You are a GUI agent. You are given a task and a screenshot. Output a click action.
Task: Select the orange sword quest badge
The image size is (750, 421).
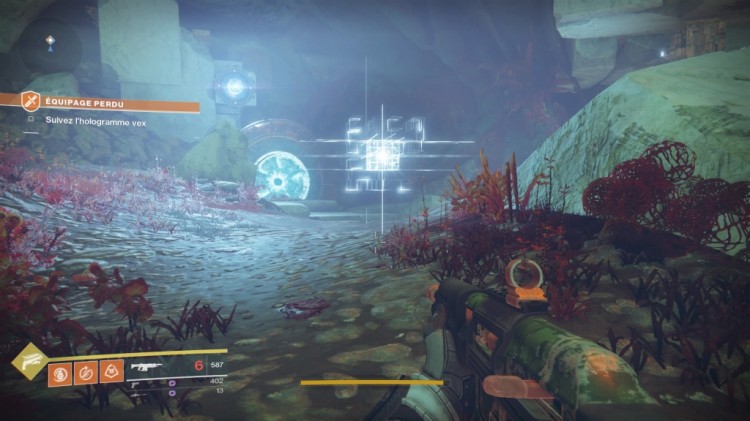point(31,102)
